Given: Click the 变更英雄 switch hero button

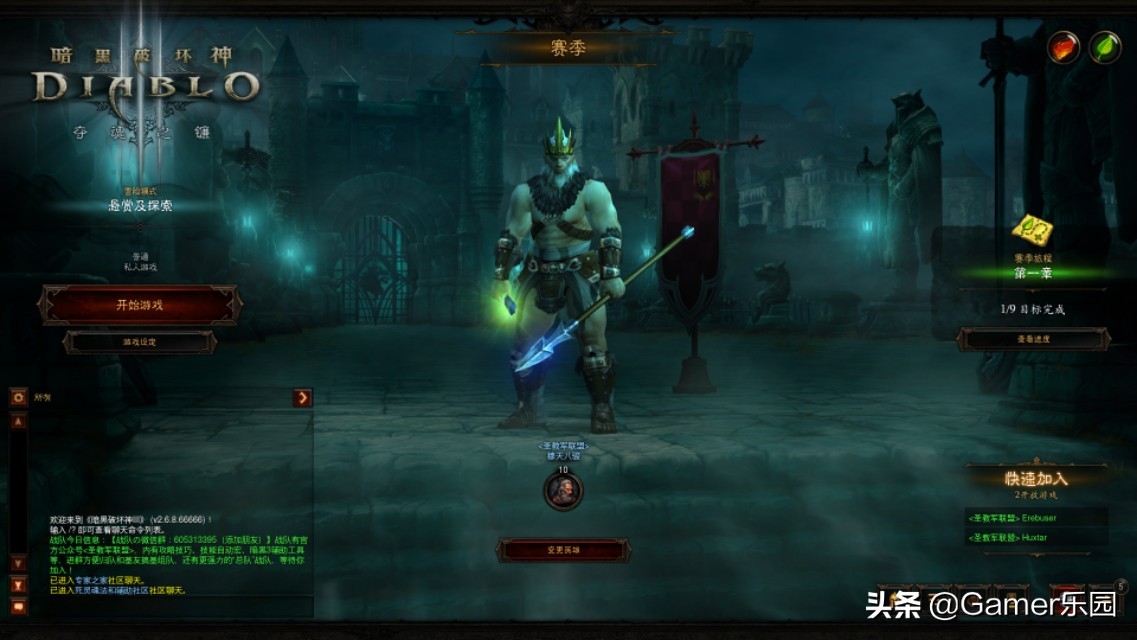Looking at the screenshot, I should click(x=564, y=550).
